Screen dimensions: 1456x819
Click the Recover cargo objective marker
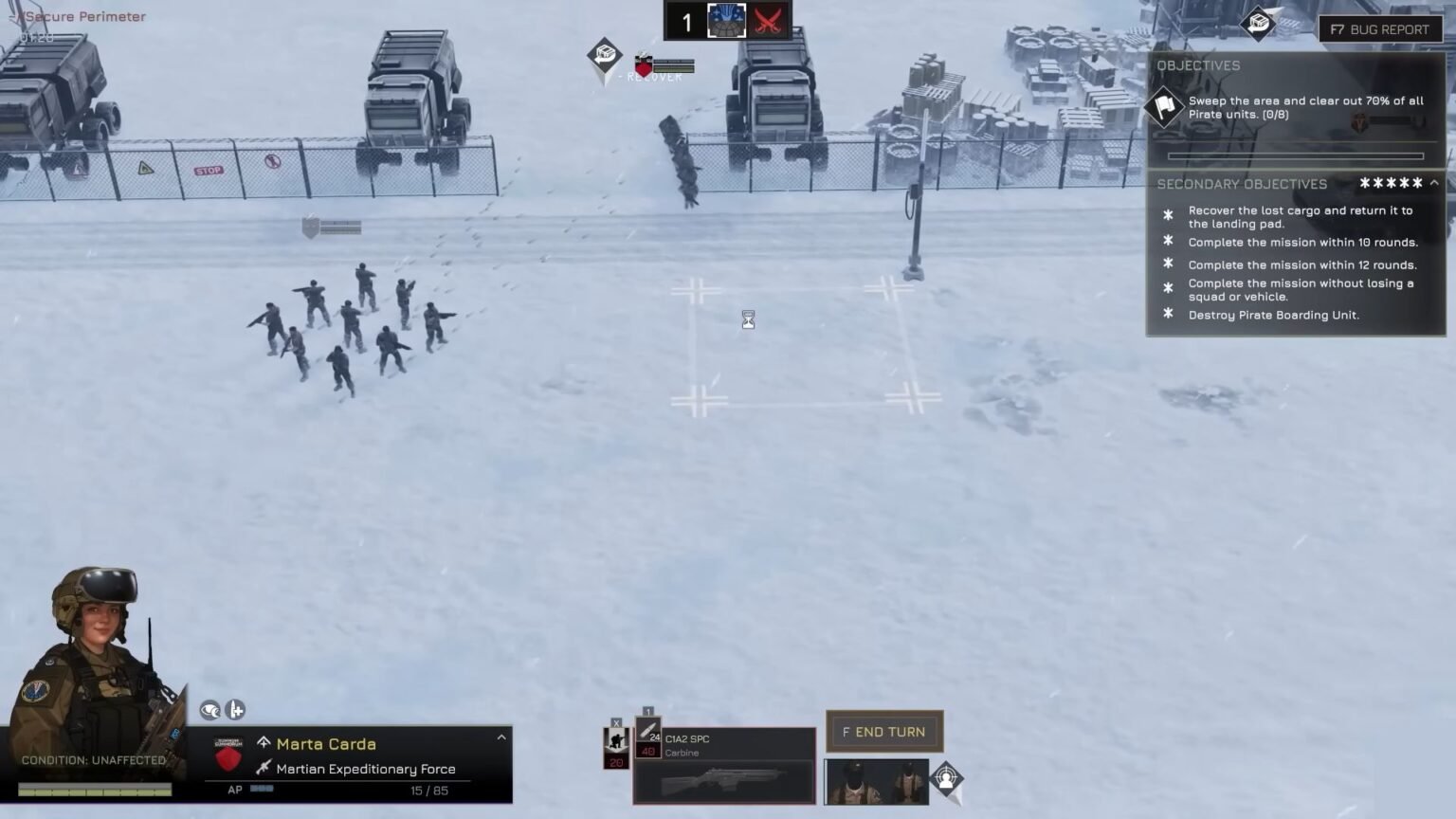[604, 55]
